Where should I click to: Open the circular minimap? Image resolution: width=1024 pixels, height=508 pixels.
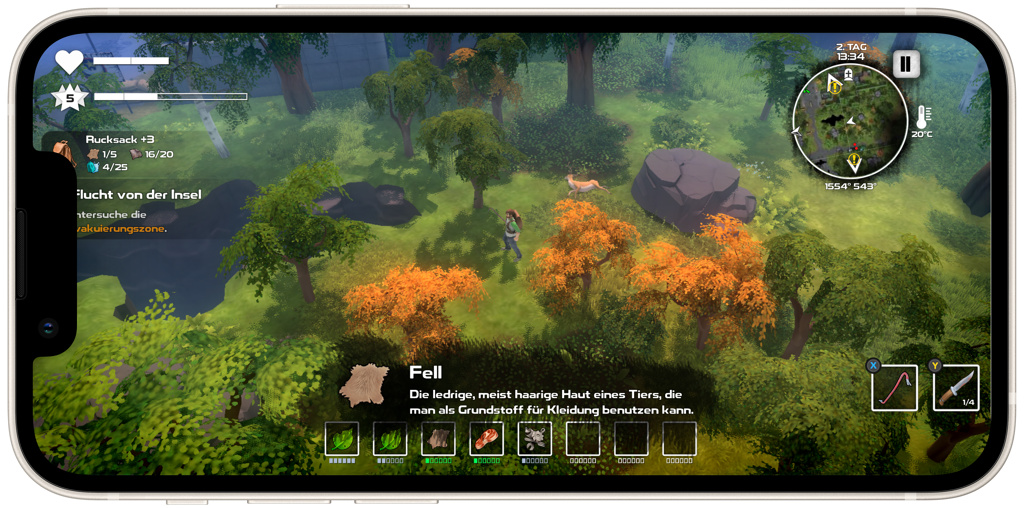(x=850, y=122)
